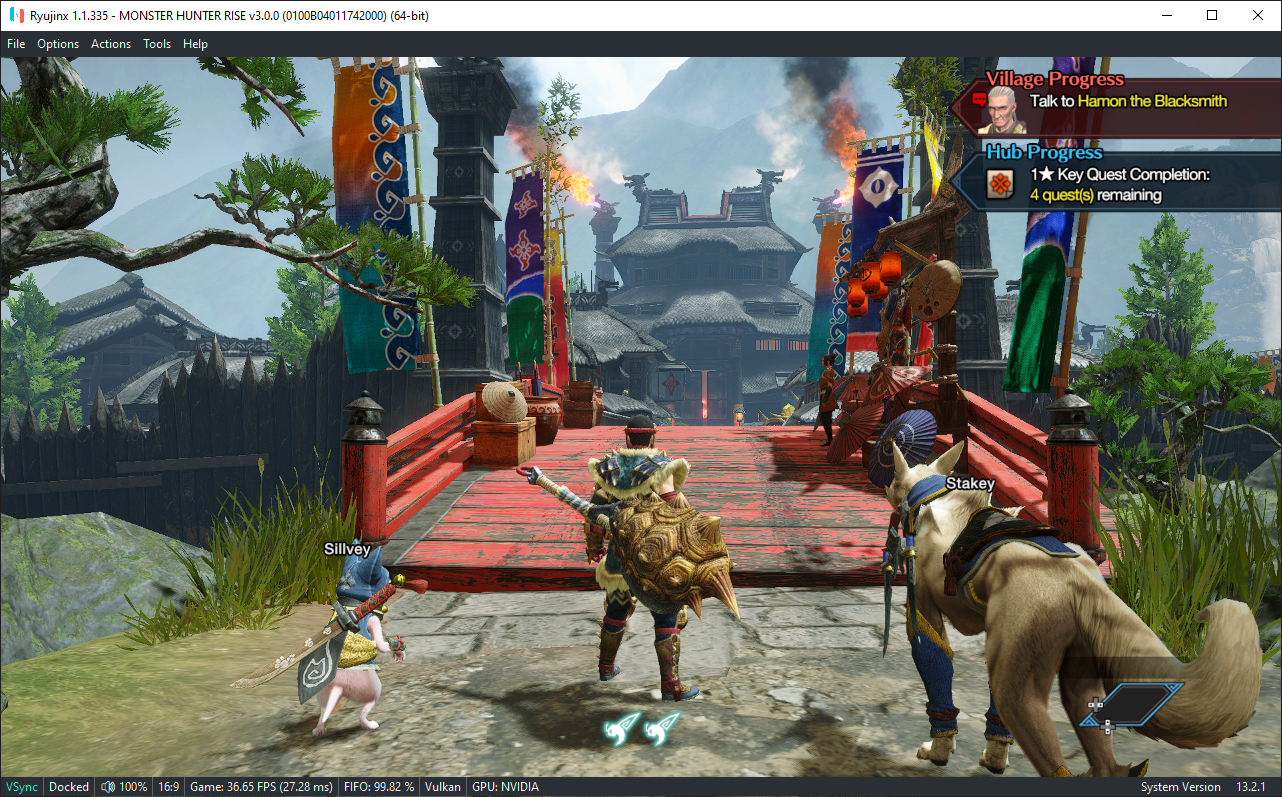The height and width of the screenshot is (797, 1282).
Task: Switch the Docked mode indicator
Action: [69, 787]
